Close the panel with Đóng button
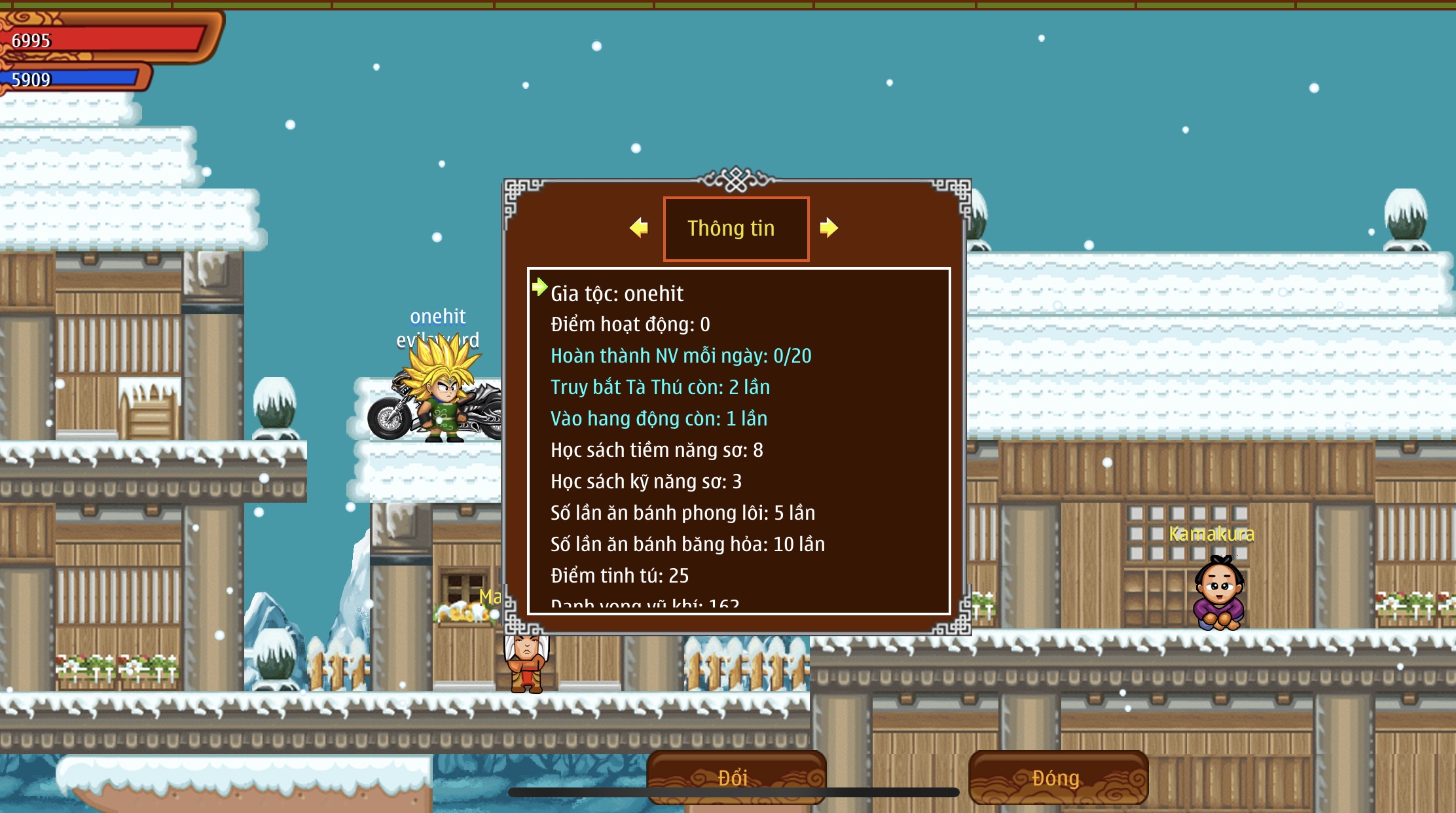The width and height of the screenshot is (1456, 813). [1057, 777]
